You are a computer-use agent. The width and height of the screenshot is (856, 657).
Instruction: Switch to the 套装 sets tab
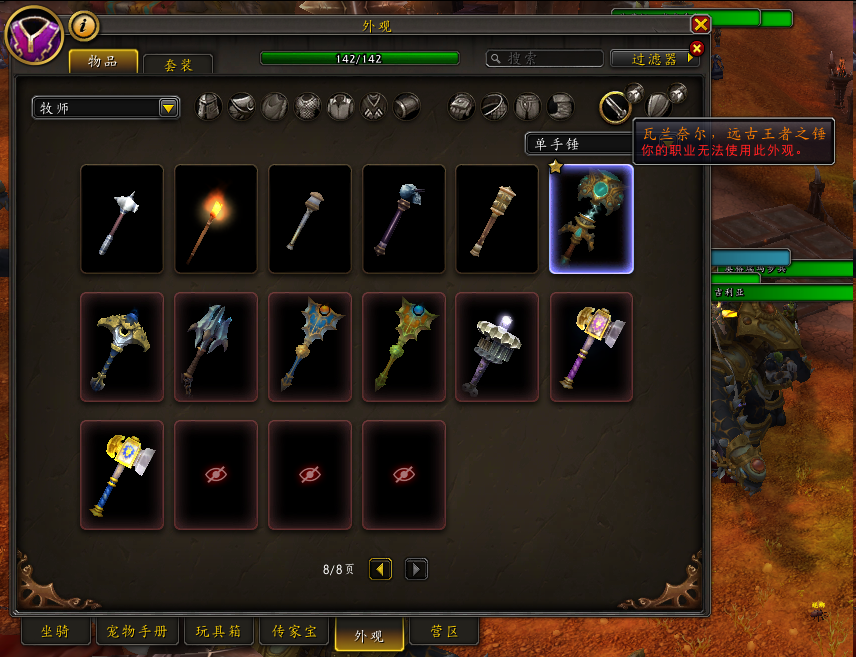[x=178, y=64]
